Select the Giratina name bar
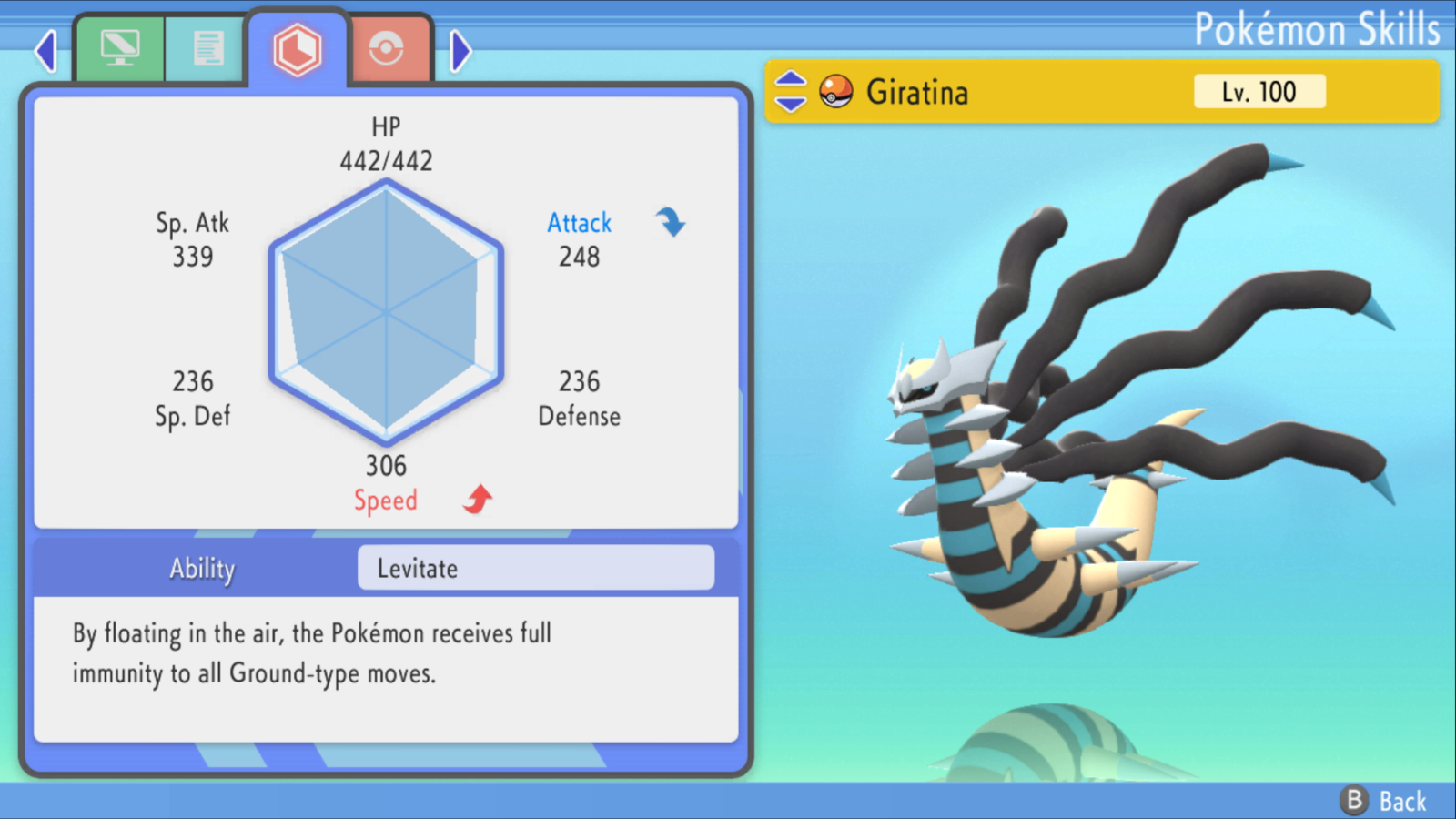This screenshot has width=1456, height=819. click(919, 91)
